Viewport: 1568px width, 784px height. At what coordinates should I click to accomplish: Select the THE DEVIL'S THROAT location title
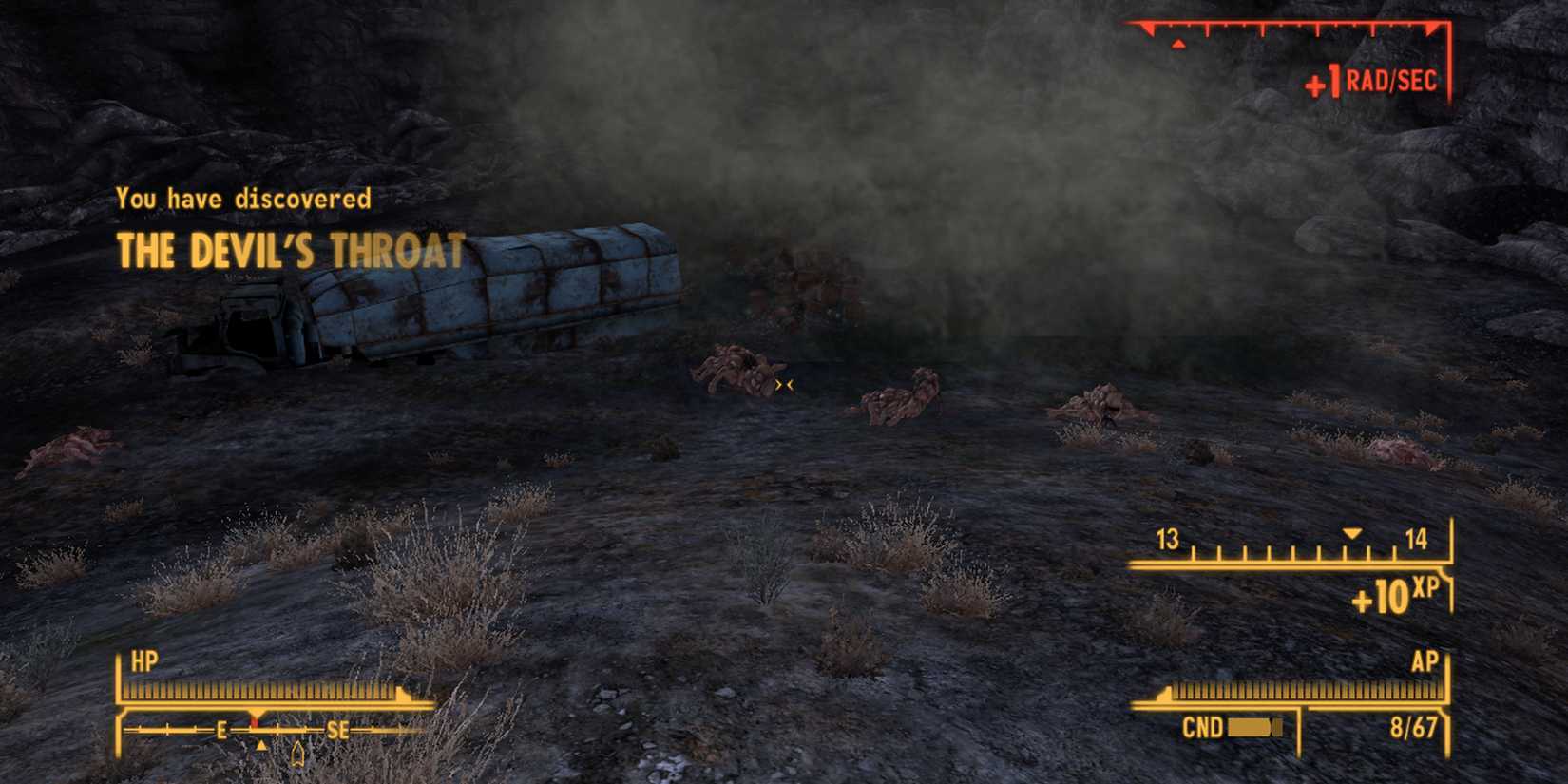pyautogui.click(x=290, y=251)
